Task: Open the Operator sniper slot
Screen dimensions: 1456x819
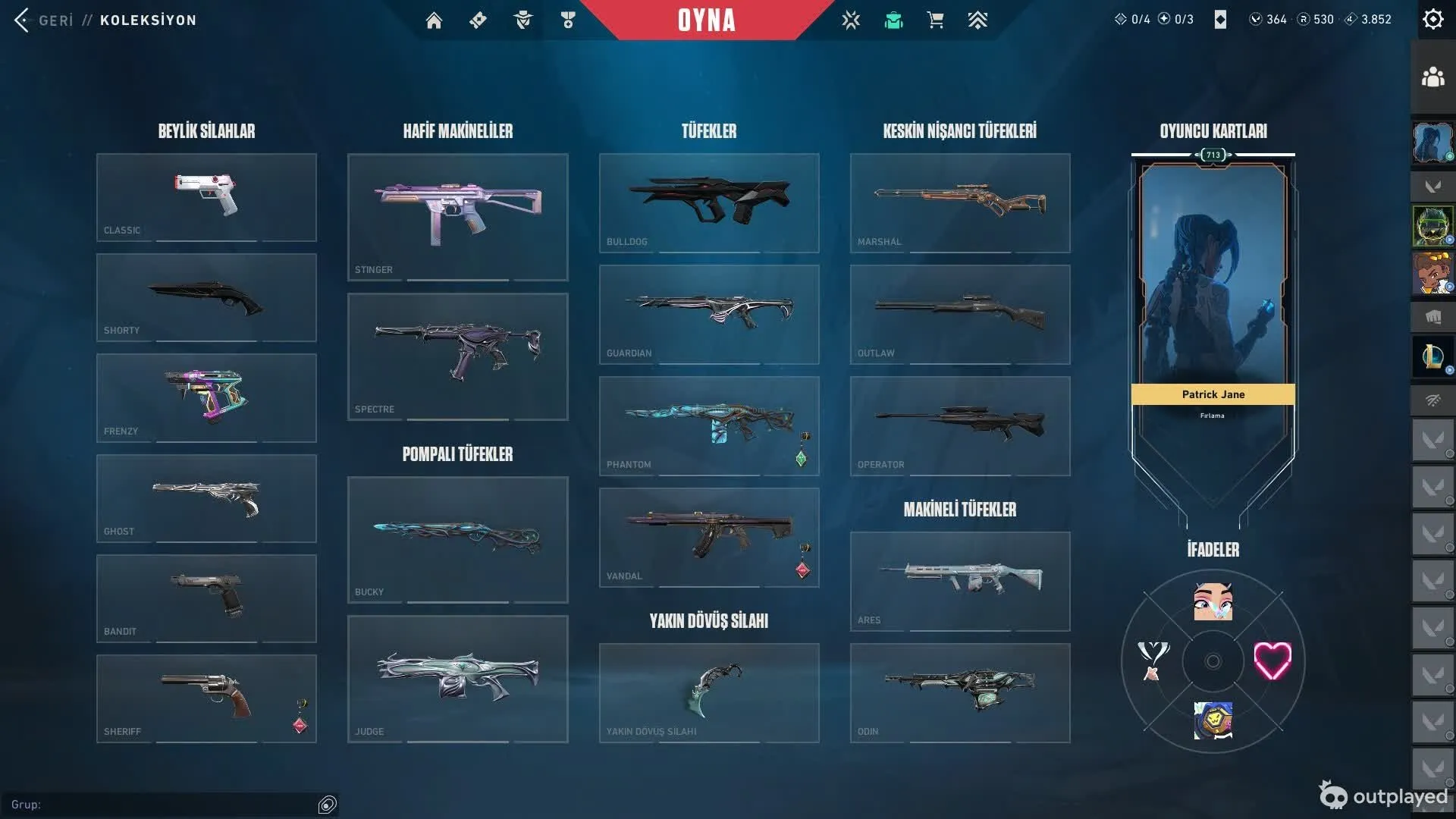Action: tap(959, 425)
